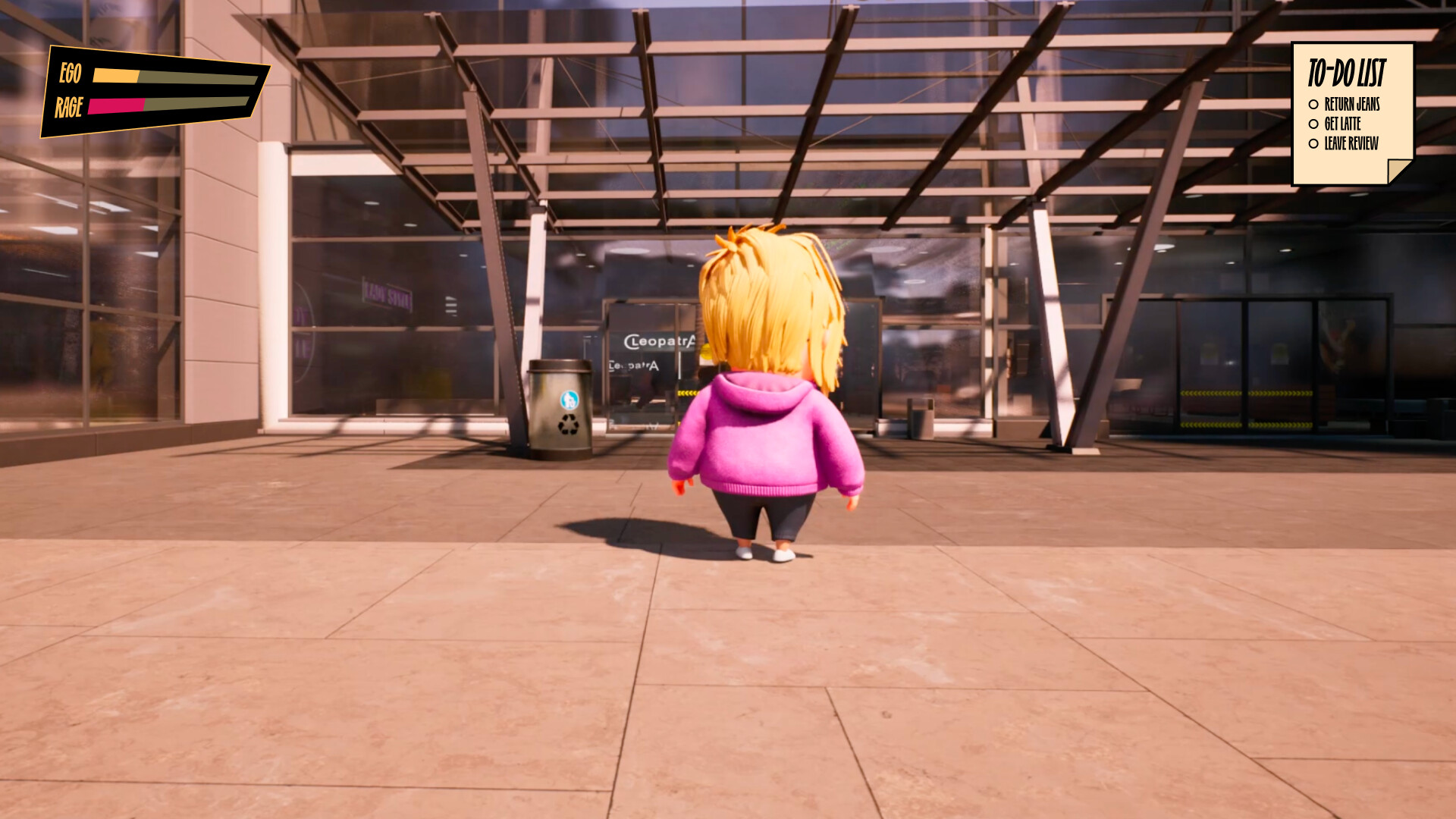Viewport: 1456px width, 819px height.
Task: Click the TO-DO LIST title header
Action: 1348,74
